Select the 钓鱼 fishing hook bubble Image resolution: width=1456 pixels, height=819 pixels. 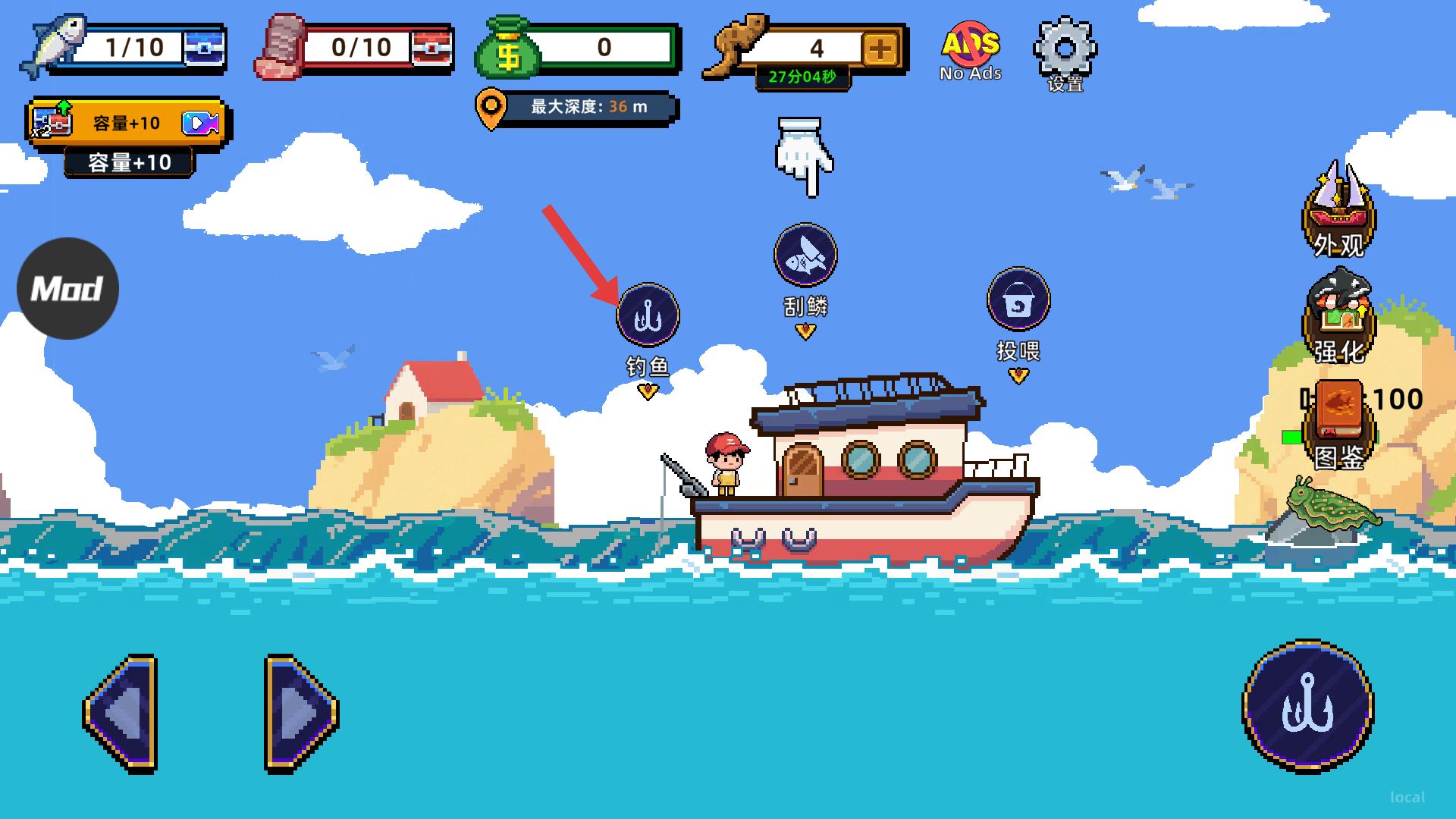(648, 315)
